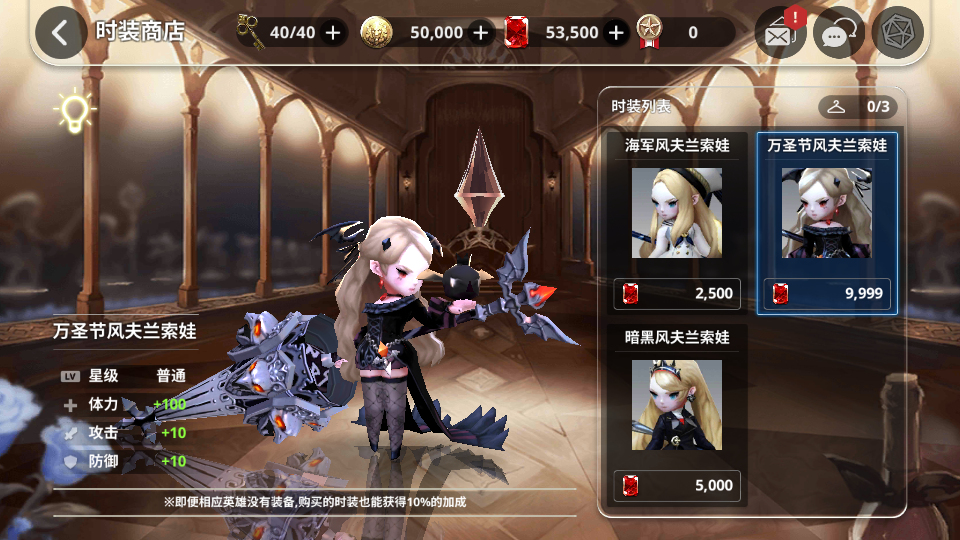Viewport: 960px width, 540px height.
Task: Add more keys with the plus button
Action: [x=333, y=33]
